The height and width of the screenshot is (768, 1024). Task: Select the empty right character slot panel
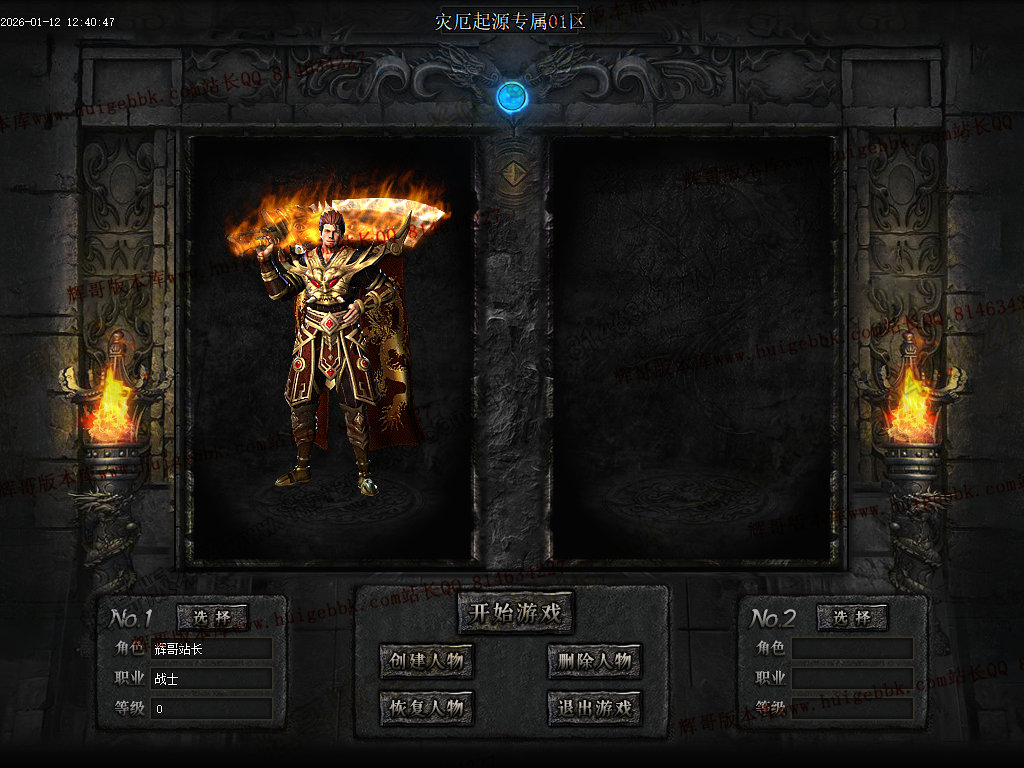pos(692,350)
